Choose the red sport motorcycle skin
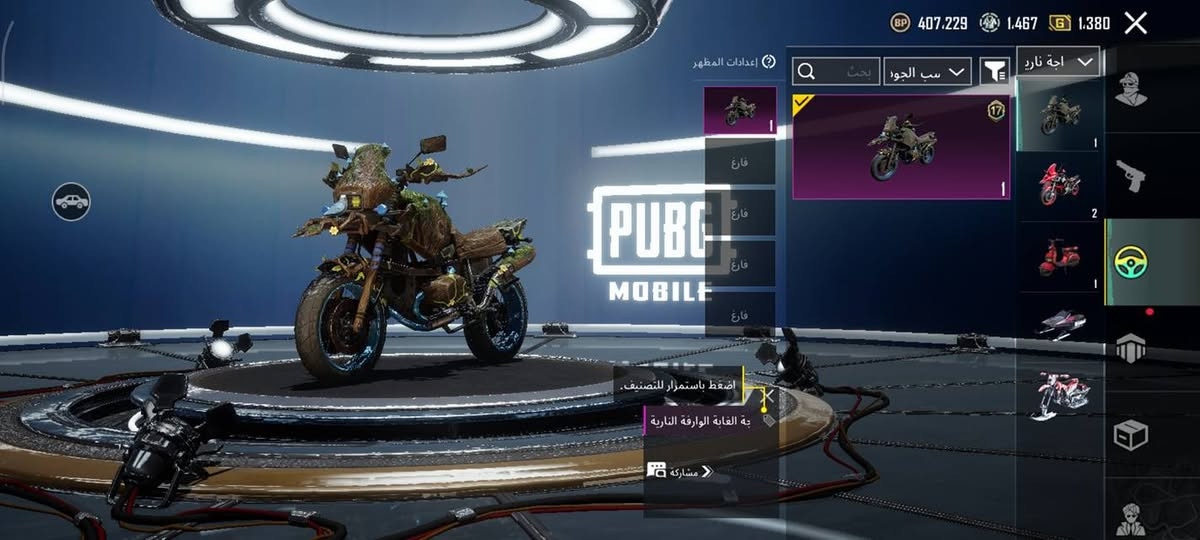Viewport: 1200px width, 540px height. [1059, 183]
